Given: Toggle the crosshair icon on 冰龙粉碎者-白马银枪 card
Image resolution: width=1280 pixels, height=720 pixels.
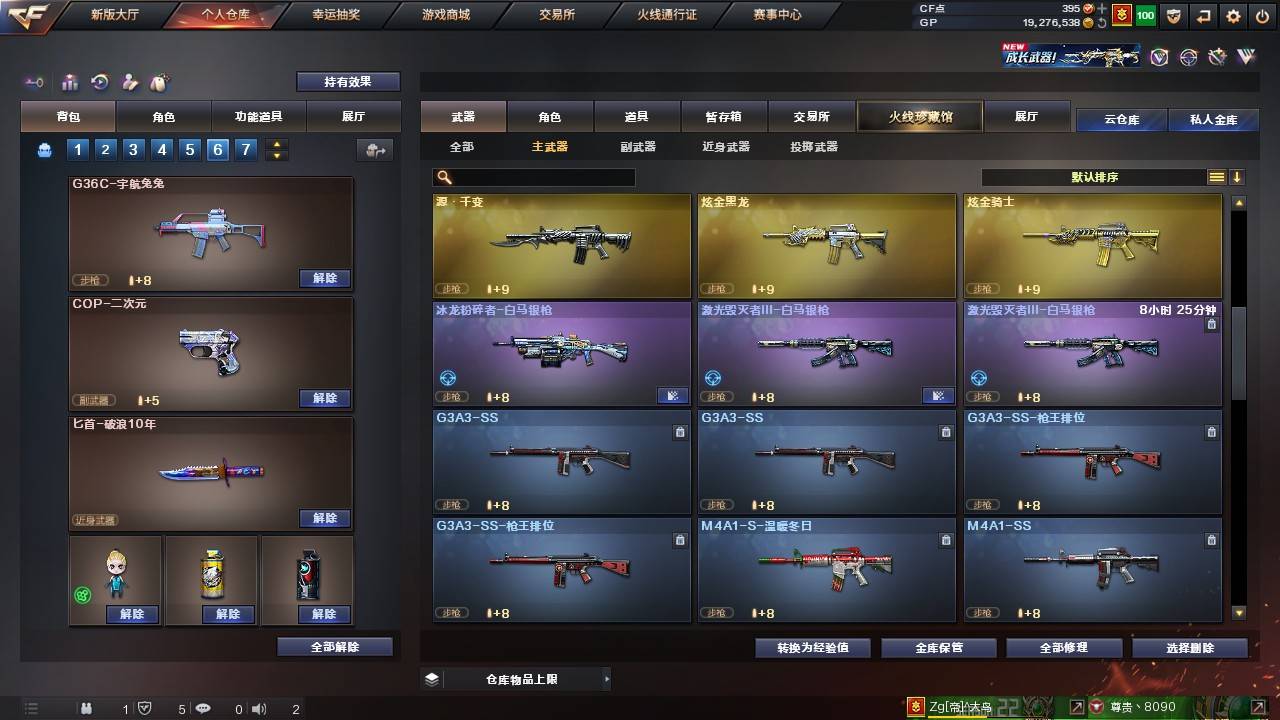Looking at the screenshot, I should (x=448, y=379).
